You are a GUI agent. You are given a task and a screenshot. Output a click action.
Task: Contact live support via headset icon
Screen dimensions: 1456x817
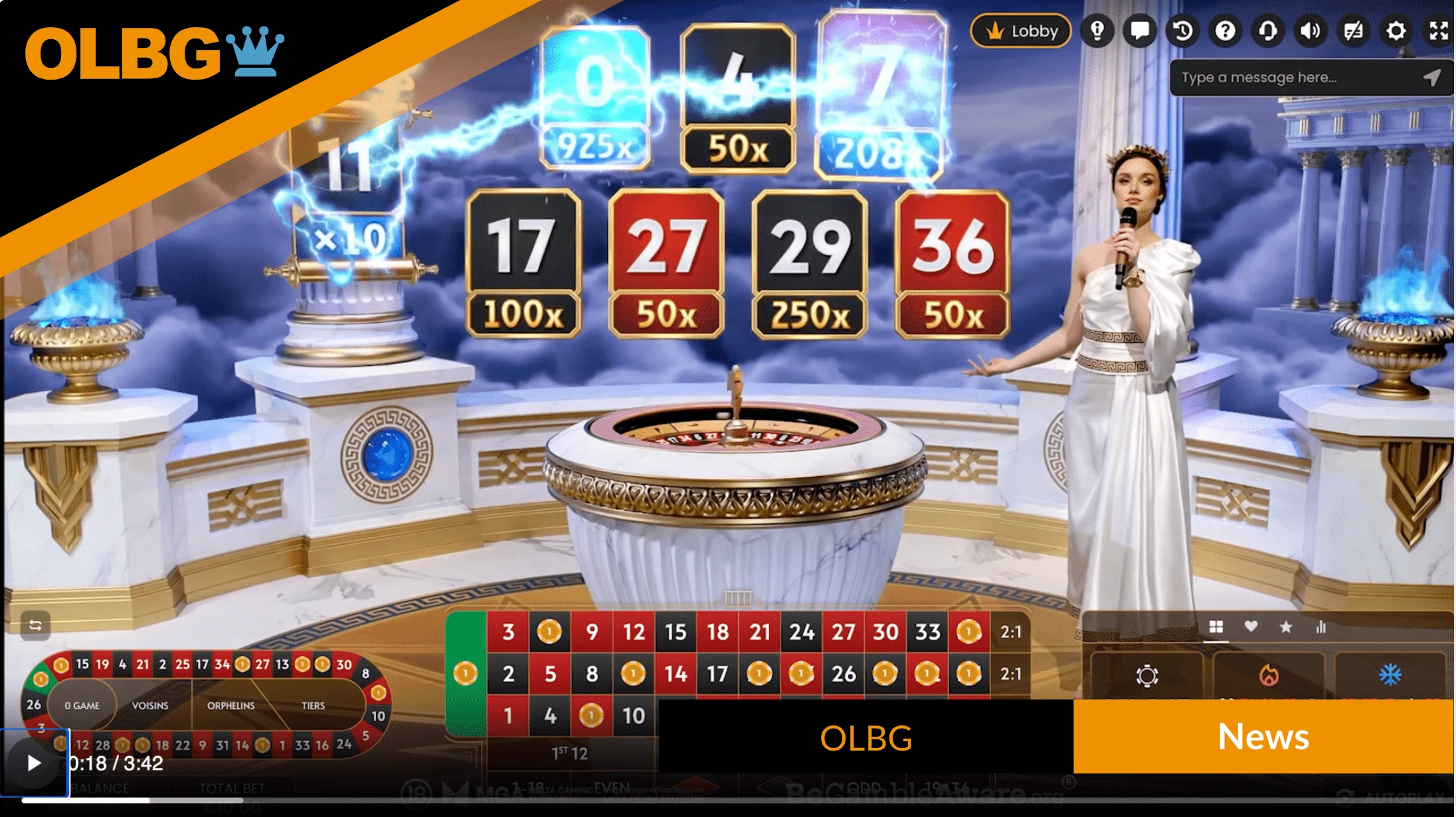[1268, 31]
